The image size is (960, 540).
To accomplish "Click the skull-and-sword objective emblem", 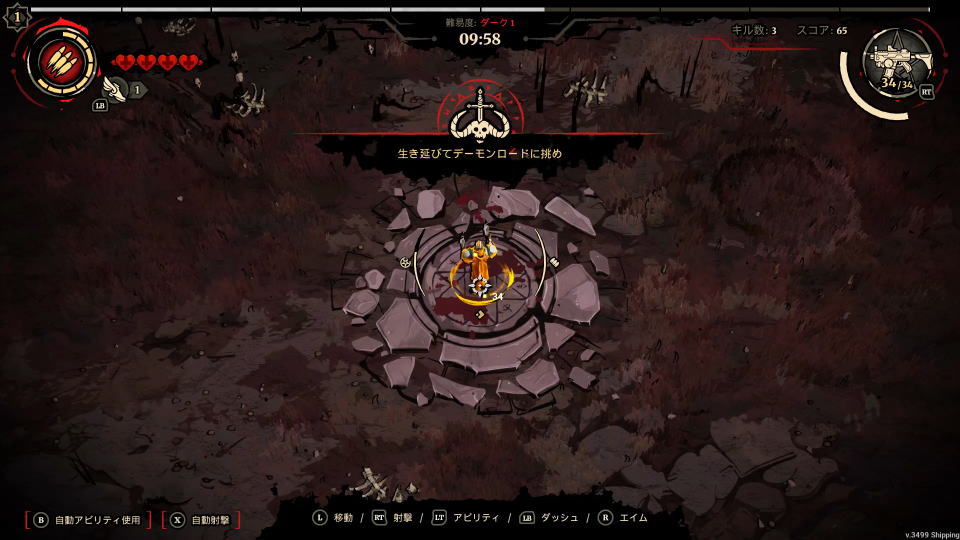I will tap(481, 117).
